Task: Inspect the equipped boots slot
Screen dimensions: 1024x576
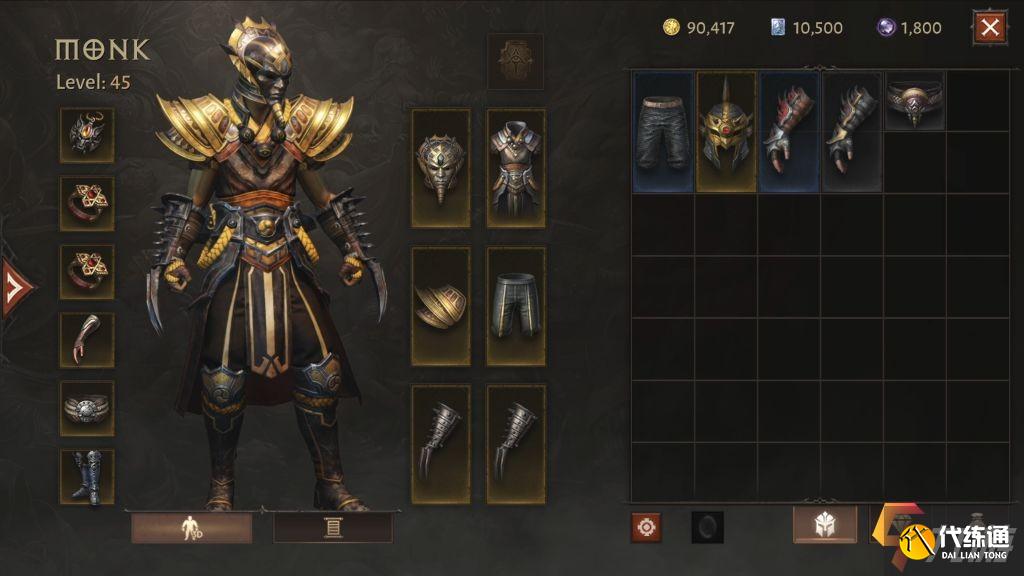Action: point(87,476)
